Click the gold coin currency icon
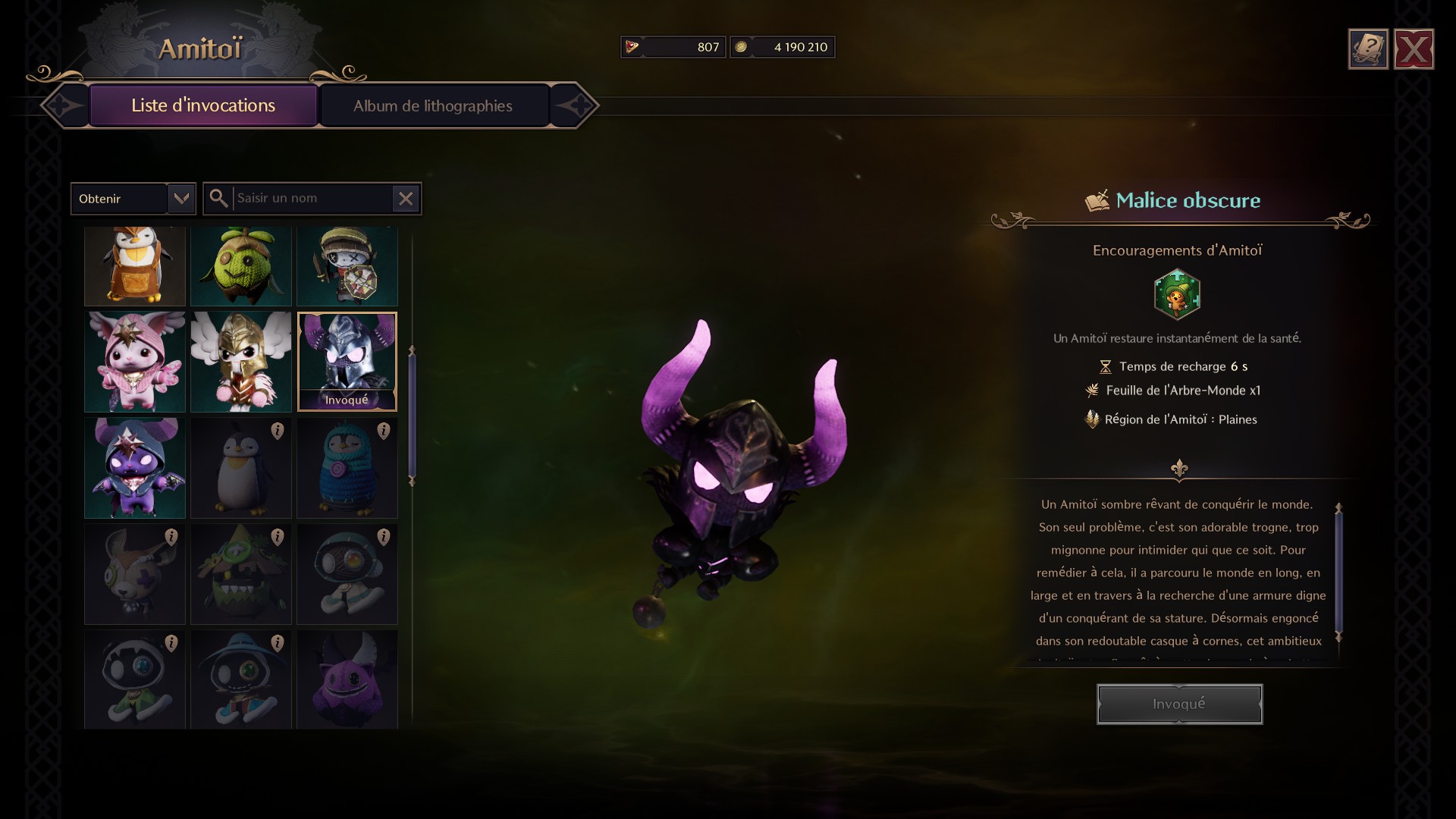The image size is (1456, 819). click(742, 47)
